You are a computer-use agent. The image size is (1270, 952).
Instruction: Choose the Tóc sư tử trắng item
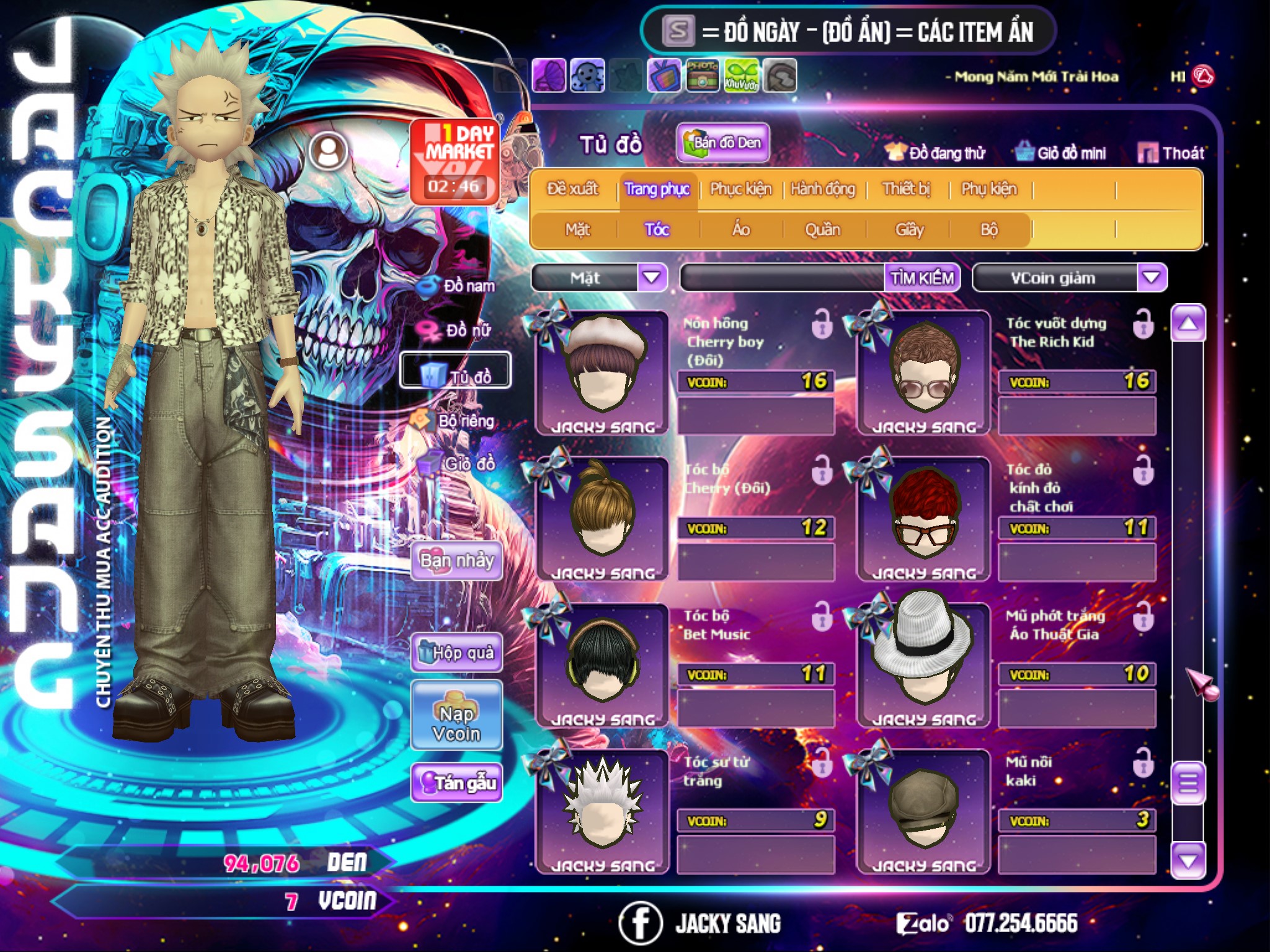602,809
